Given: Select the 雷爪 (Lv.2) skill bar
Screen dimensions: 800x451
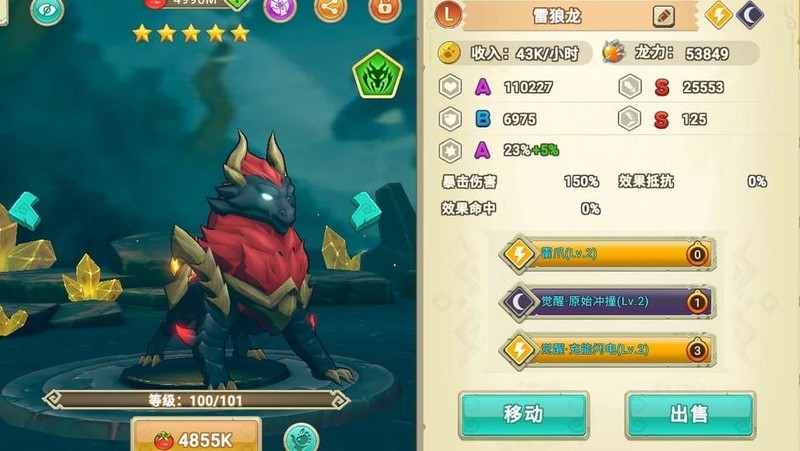Looking at the screenshot, I should 608,254.
